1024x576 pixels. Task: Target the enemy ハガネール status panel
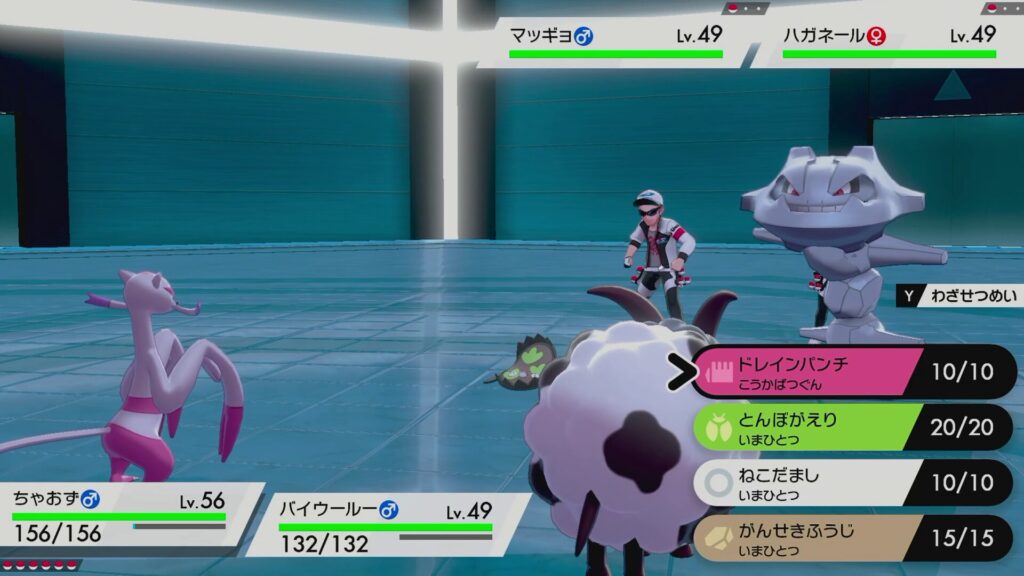click(889, 42)
